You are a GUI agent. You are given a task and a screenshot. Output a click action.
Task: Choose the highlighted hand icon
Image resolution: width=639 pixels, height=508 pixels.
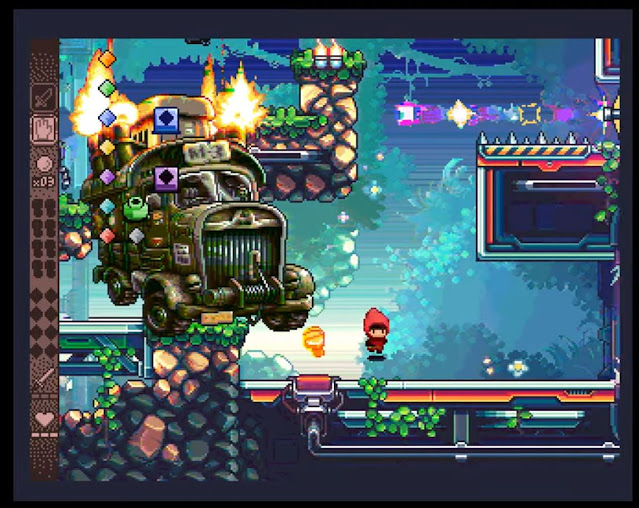coord(44,129)
